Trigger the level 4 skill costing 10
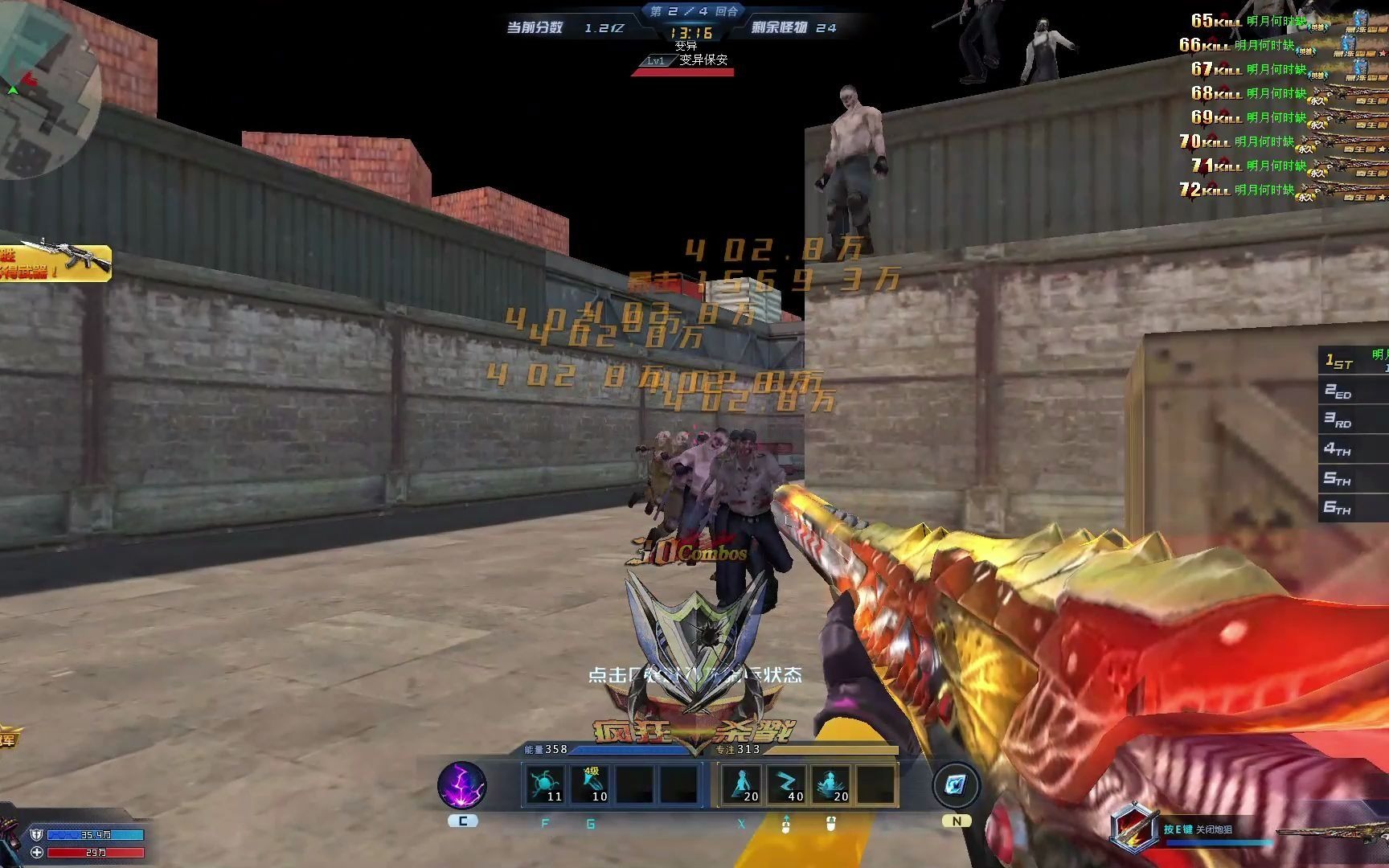The image size is (1389, 868). [591, 784]
